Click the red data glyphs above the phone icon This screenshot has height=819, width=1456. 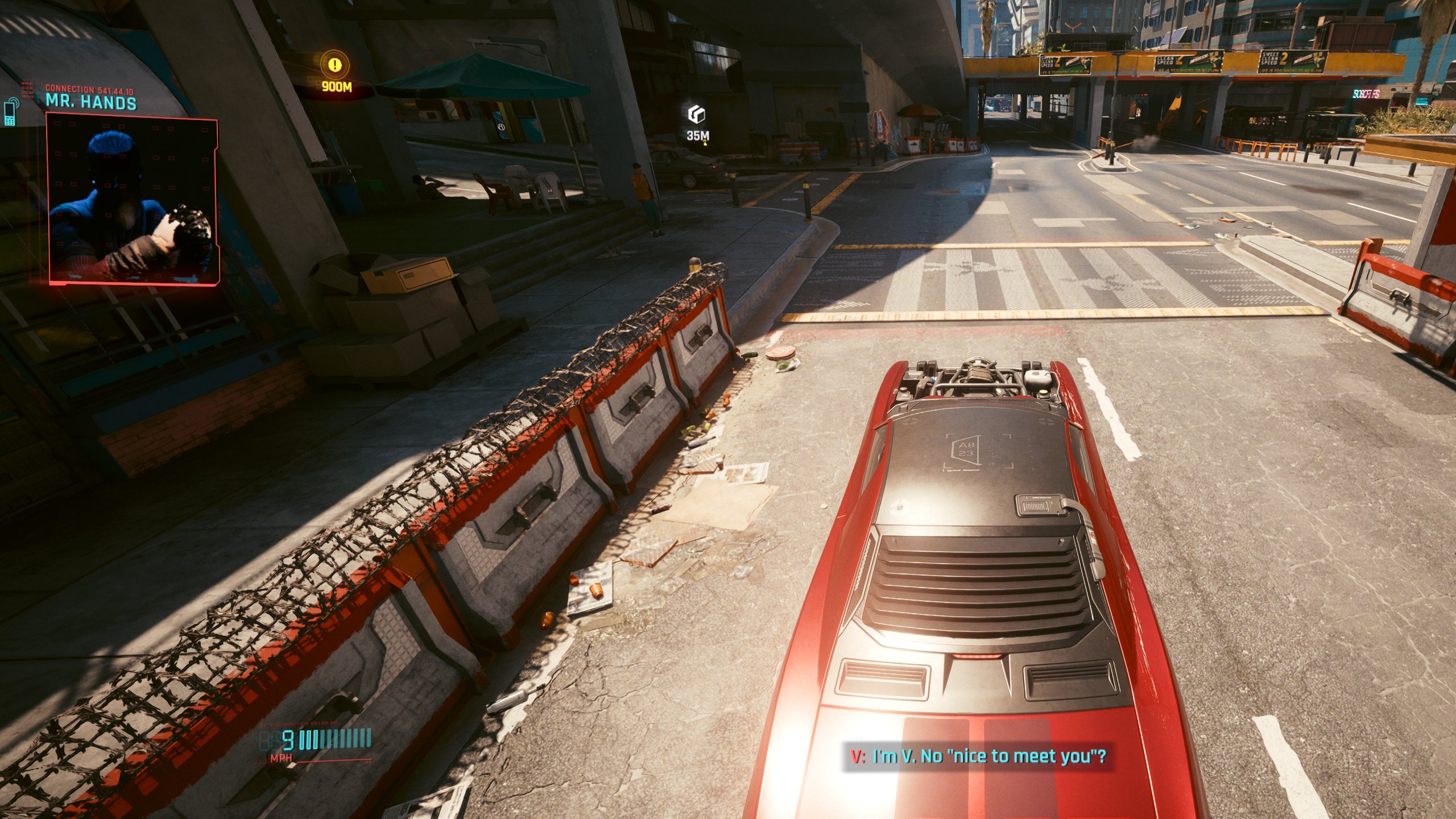[27, 90]
